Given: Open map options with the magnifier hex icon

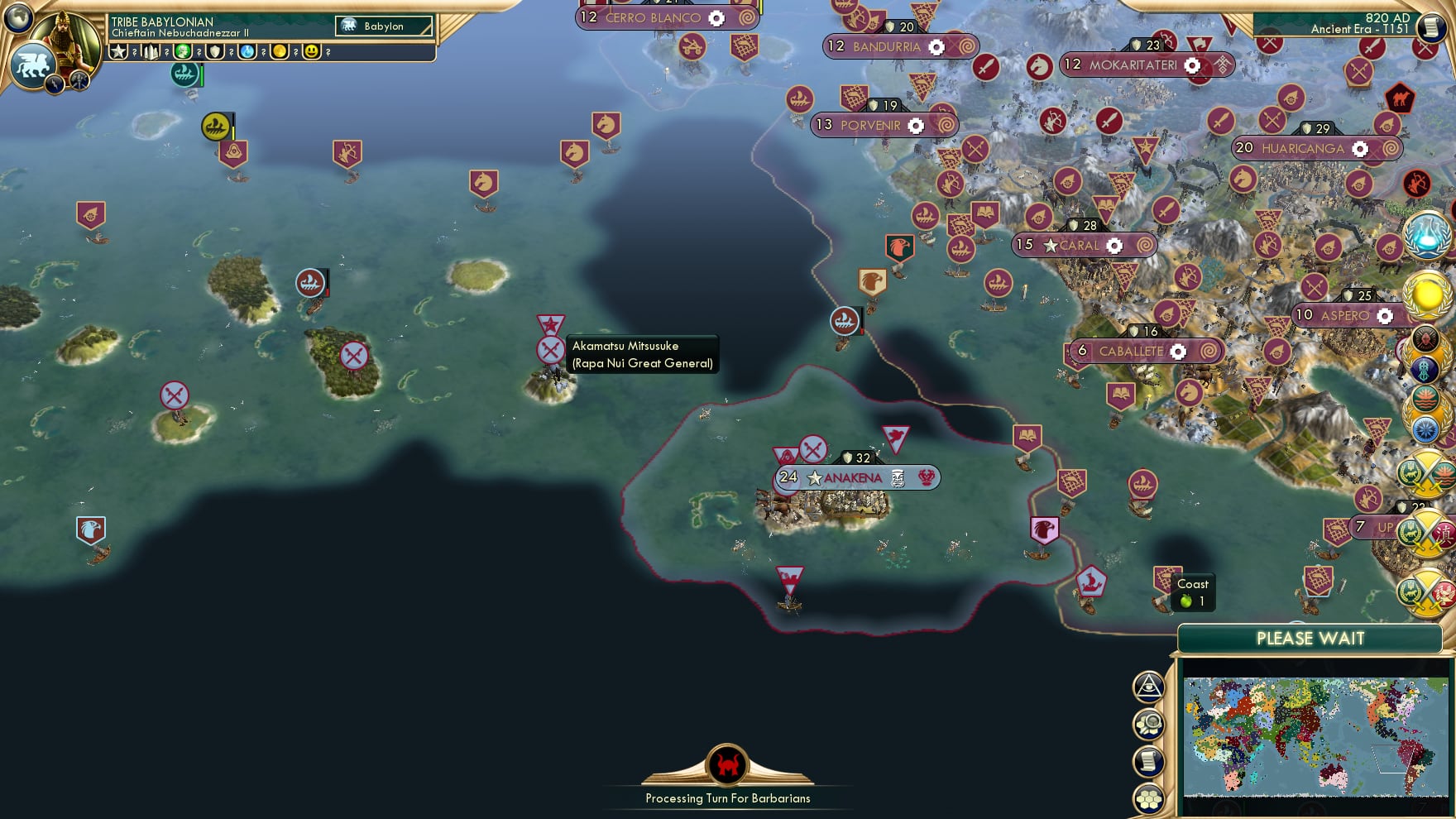Looking at the screenshot, I should [1149, 723].
